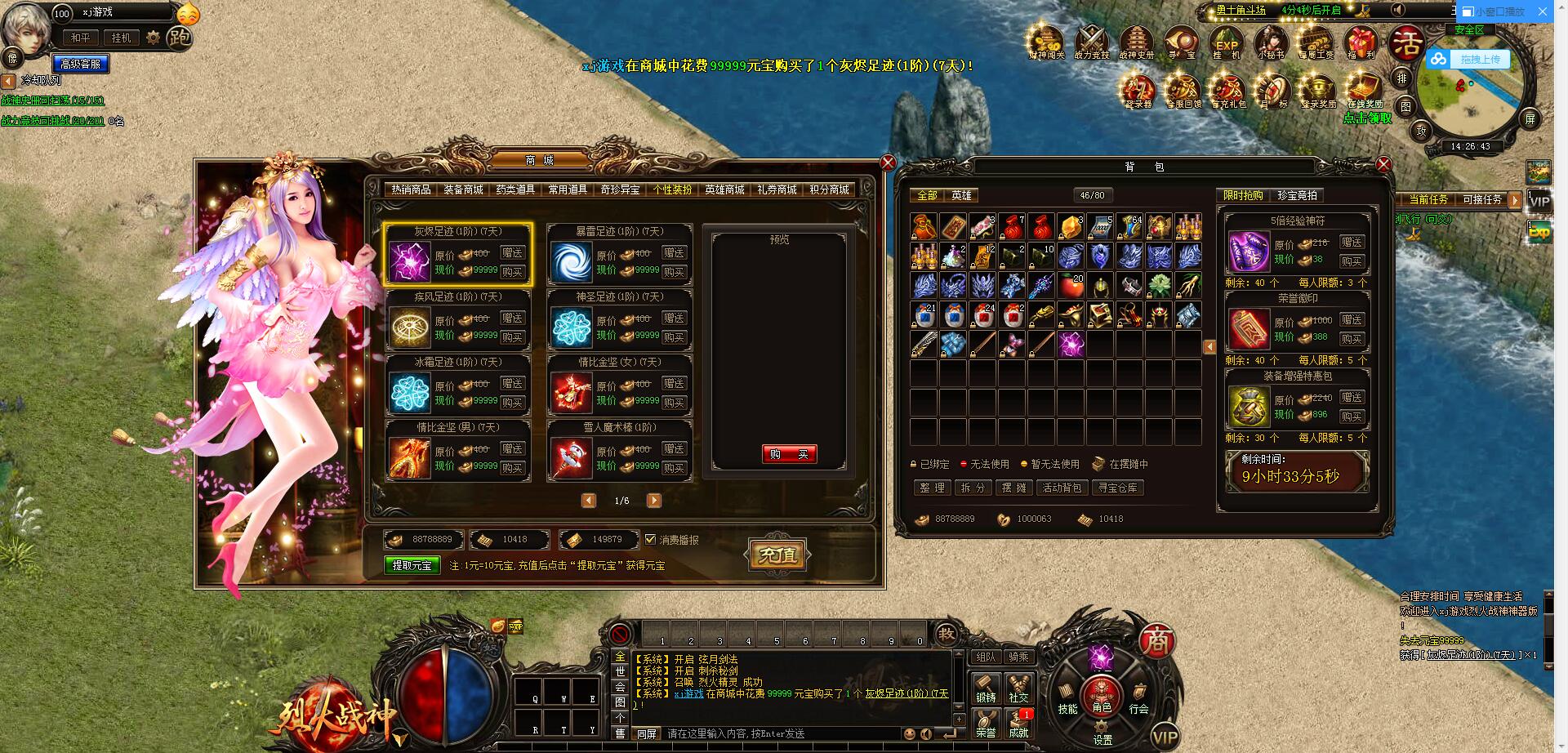Open the 社交 social panel icon

1018,690
